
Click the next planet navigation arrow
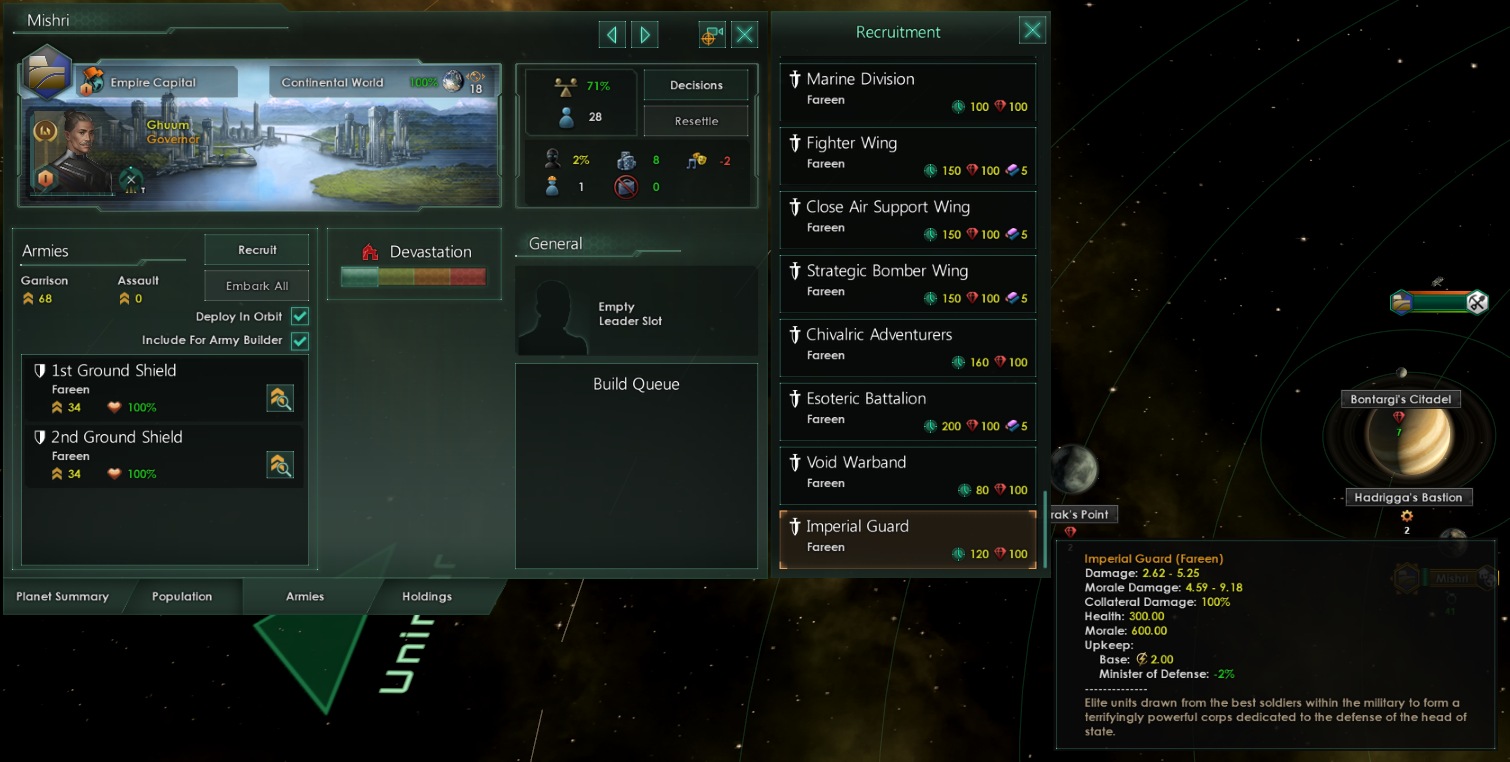coord(644,34)
